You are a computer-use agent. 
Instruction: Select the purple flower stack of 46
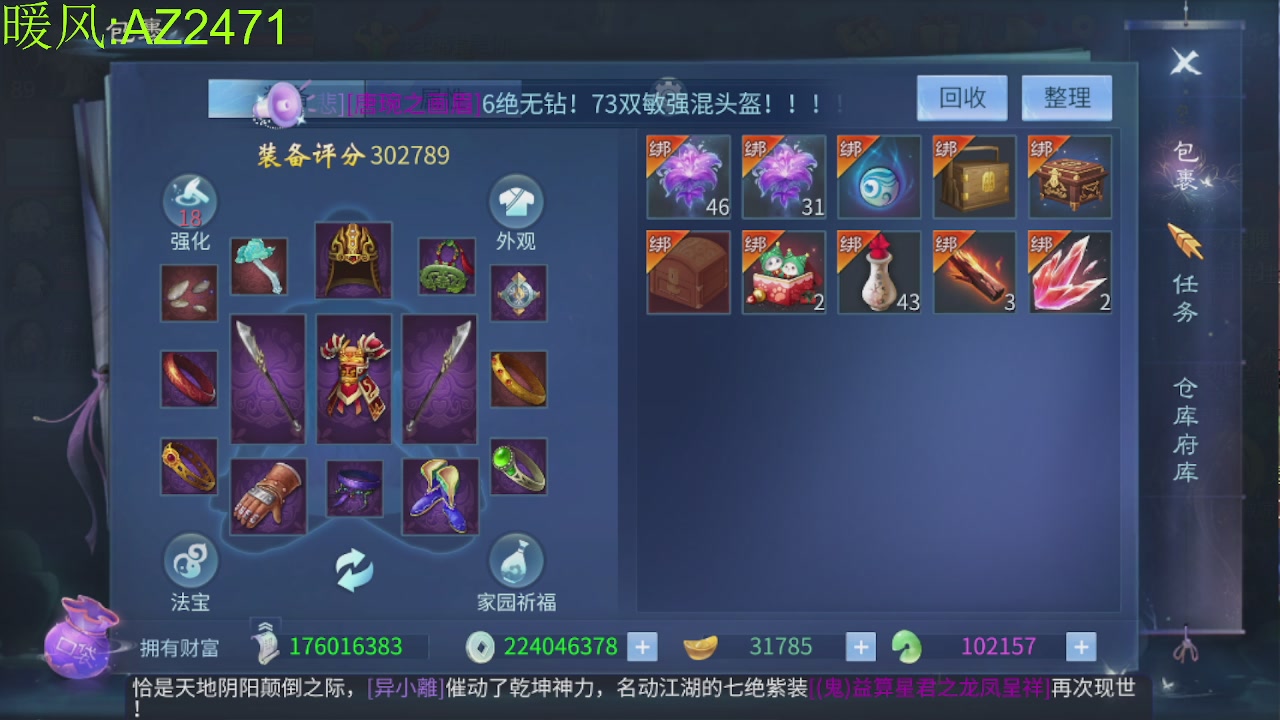pos(688,177)
